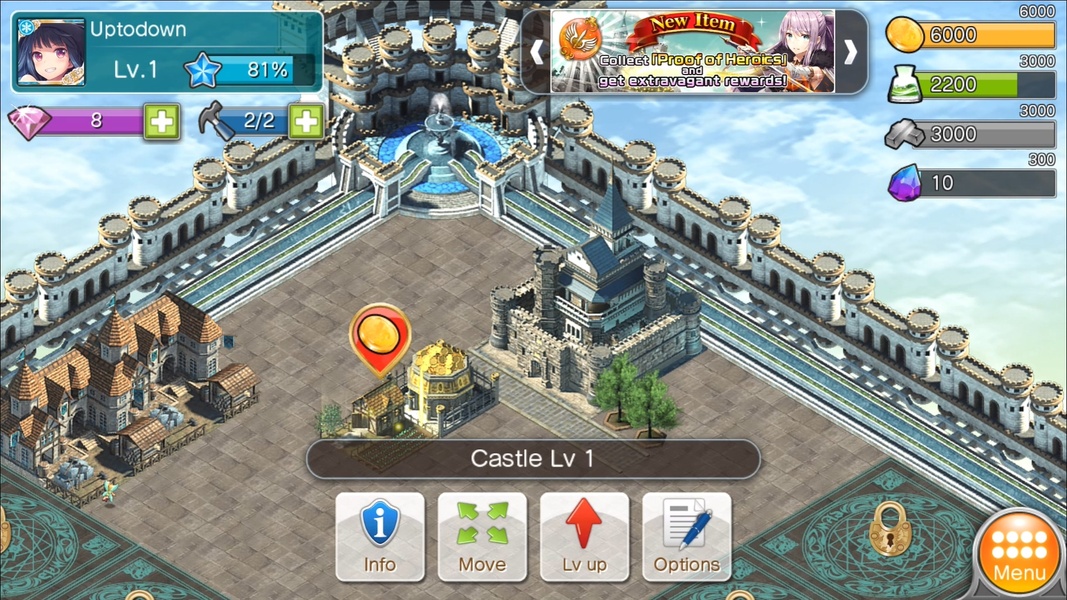
Task: Collect gold from the coin bubble marker
Action: pos(380,335)
